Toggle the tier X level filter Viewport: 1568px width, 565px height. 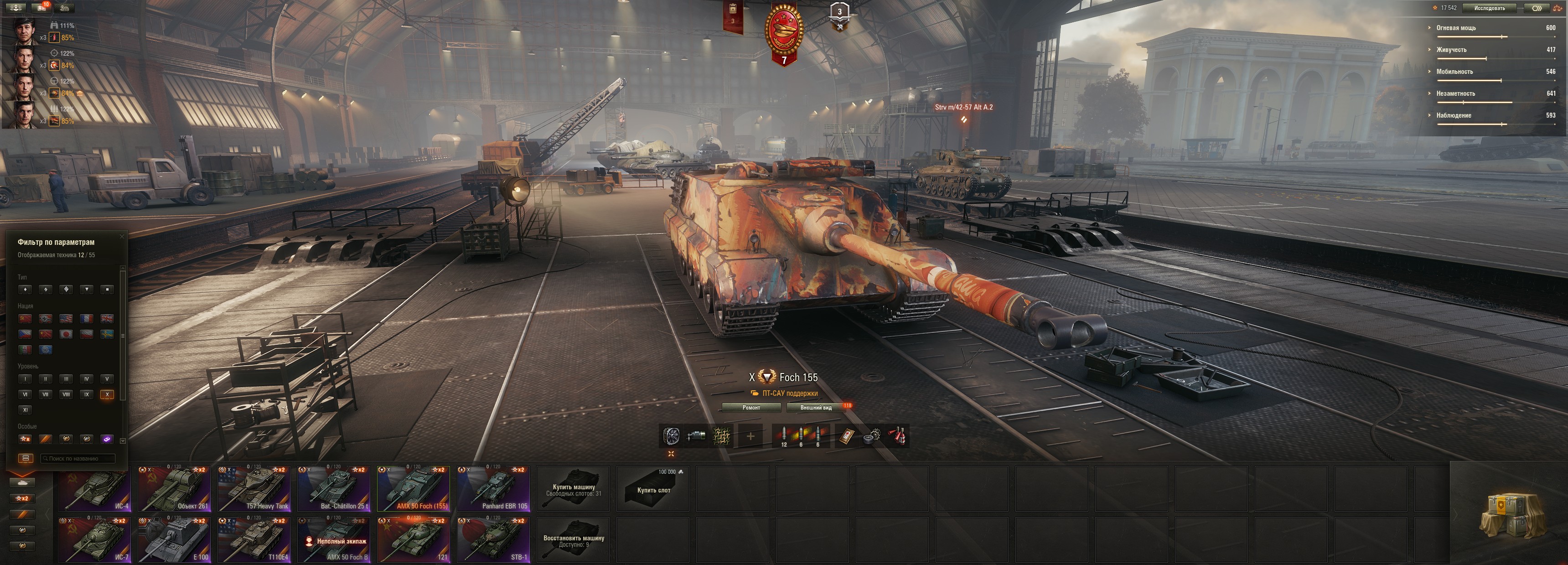[x=107, y=394]
